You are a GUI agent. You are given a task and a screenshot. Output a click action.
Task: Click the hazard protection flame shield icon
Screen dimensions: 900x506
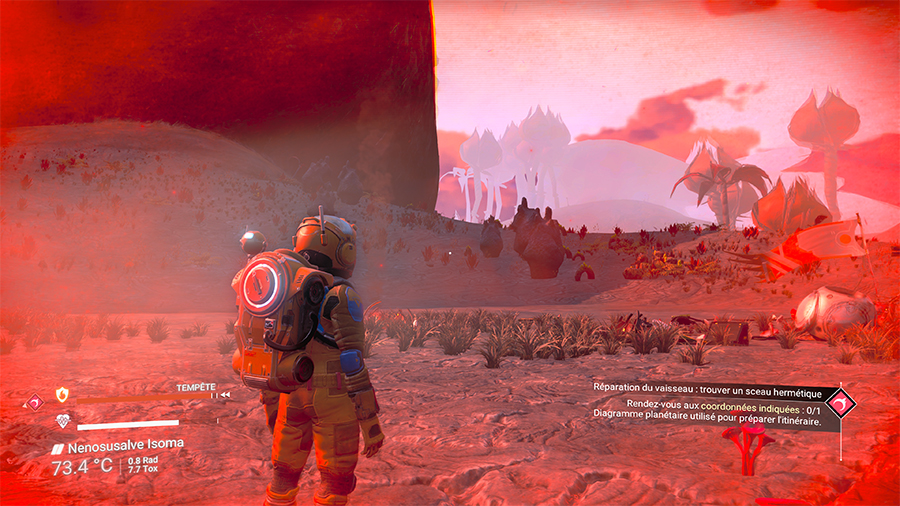pyautogui.click(x=63, y=395)
